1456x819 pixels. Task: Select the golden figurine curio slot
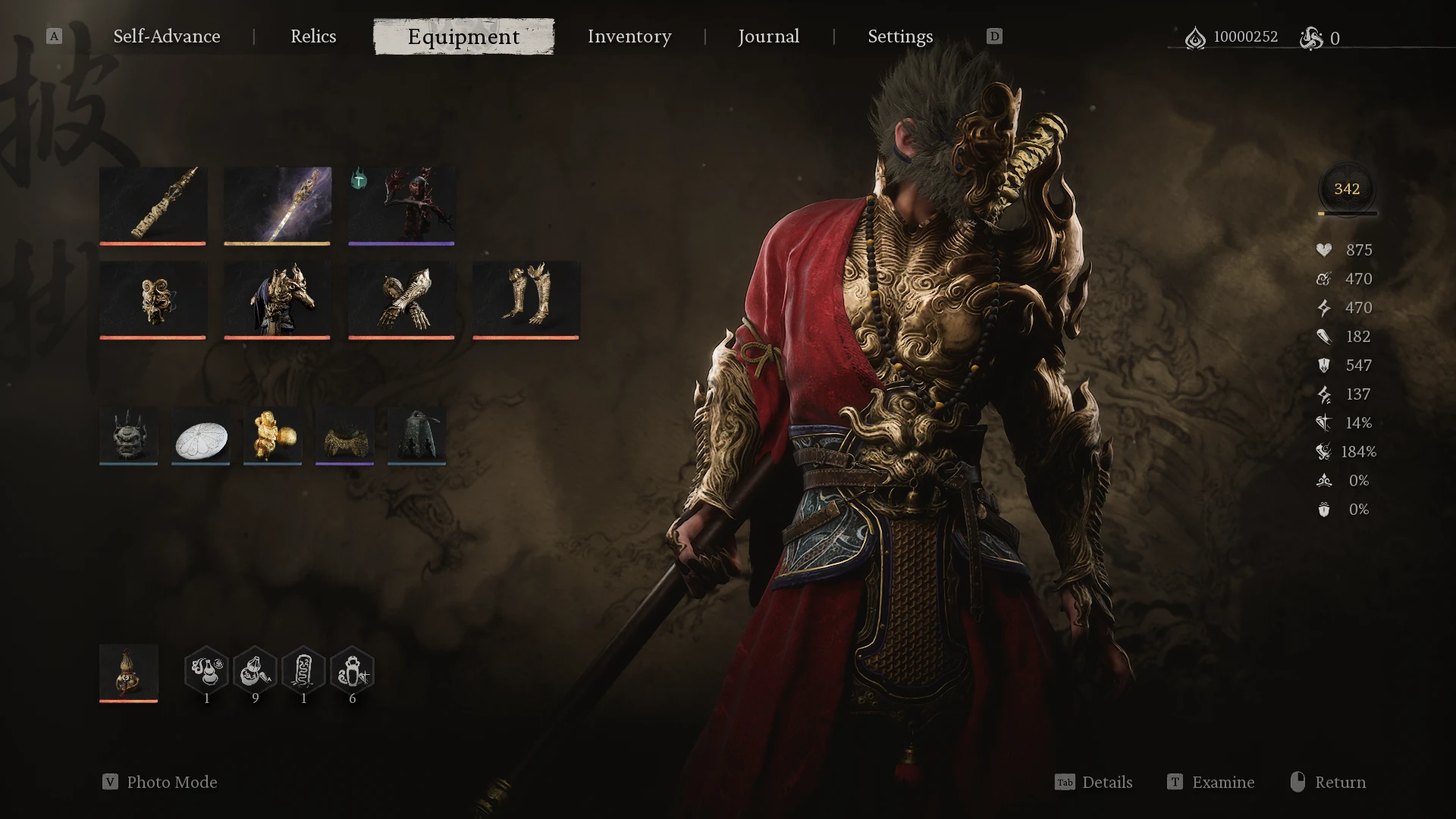pyautogui.click(x=272, y=436)
